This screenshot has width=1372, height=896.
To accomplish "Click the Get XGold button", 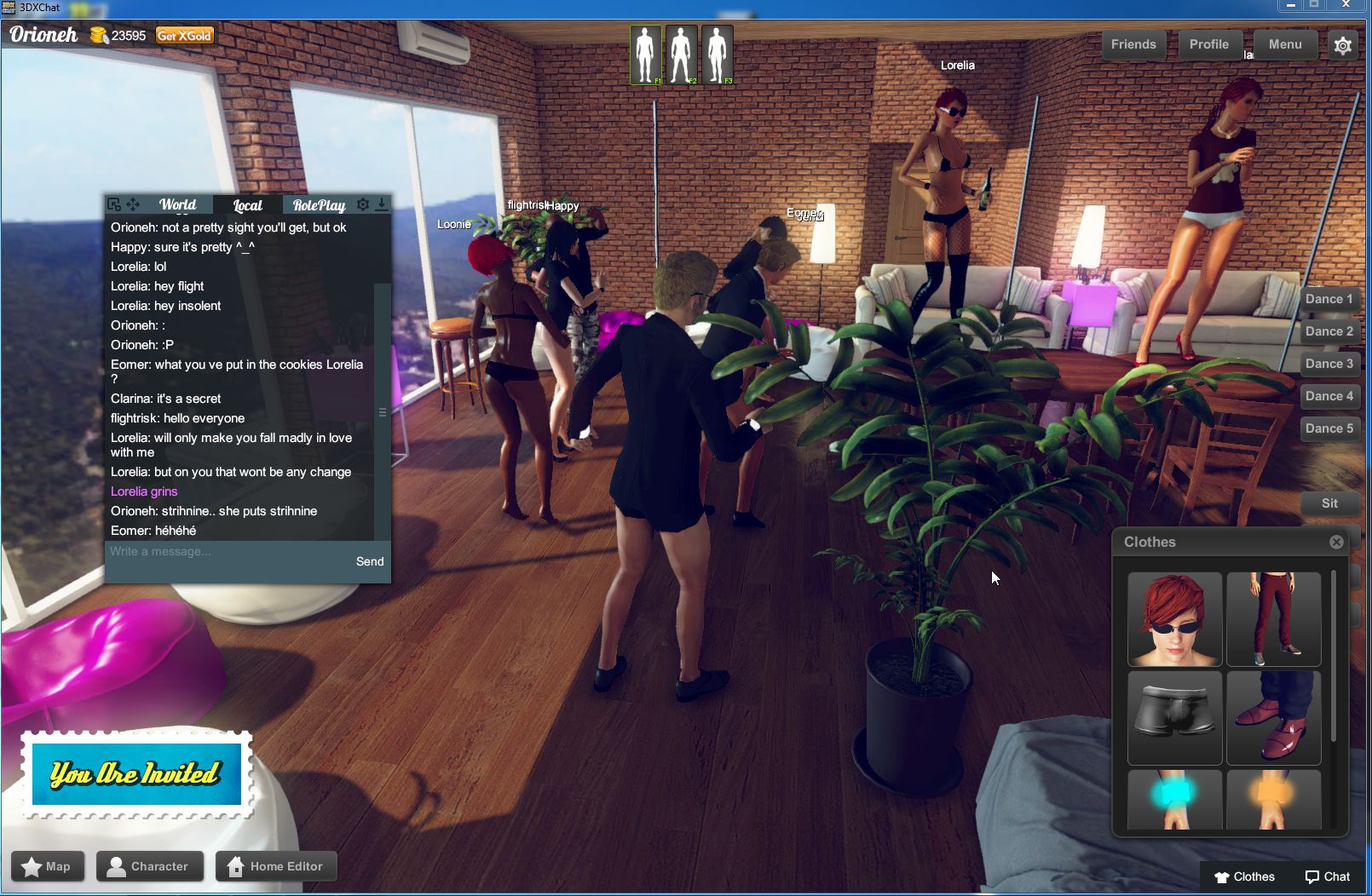I will pos(184,36).
